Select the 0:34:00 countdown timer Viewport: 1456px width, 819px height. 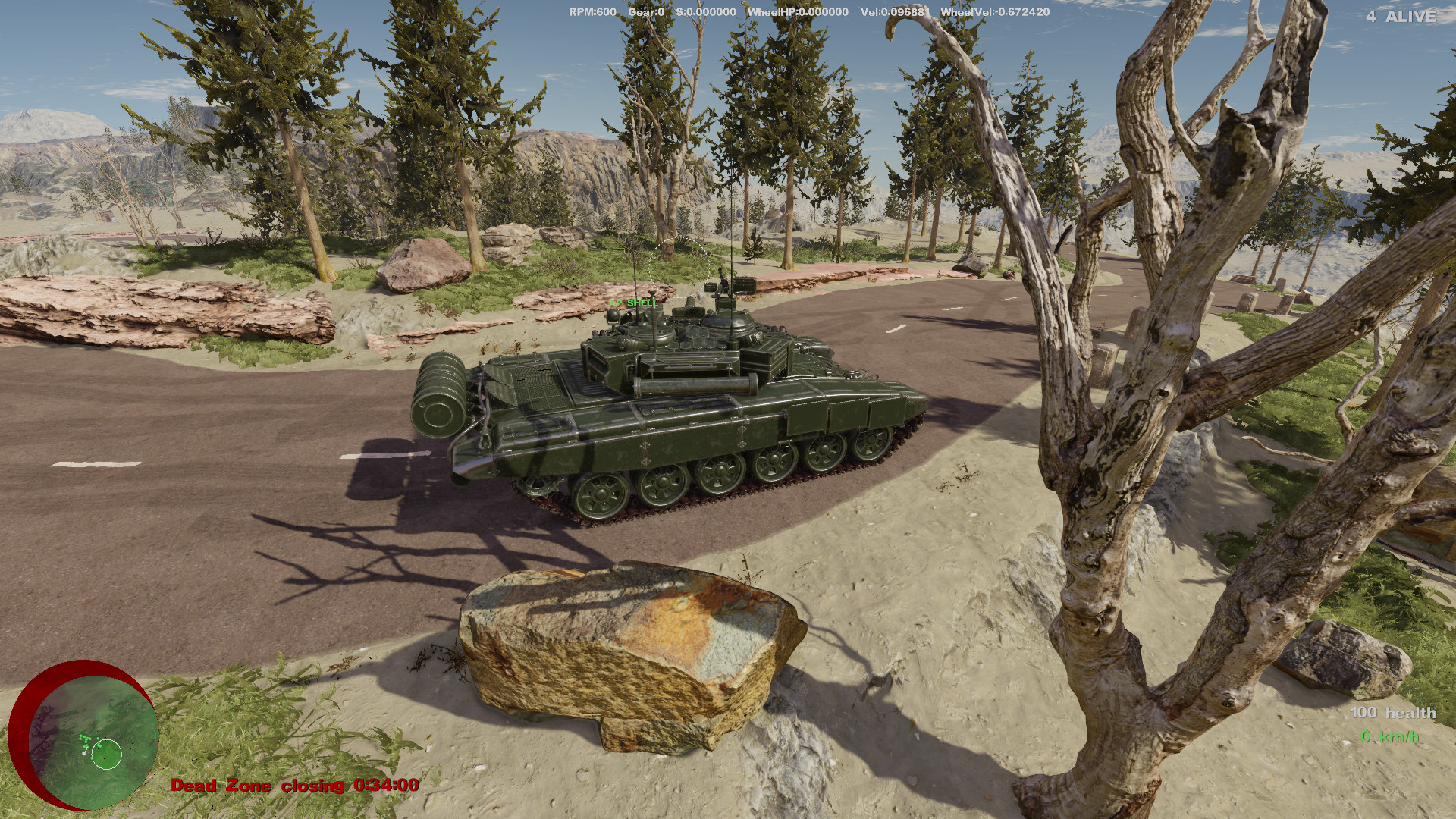click(x=385, y=786)
